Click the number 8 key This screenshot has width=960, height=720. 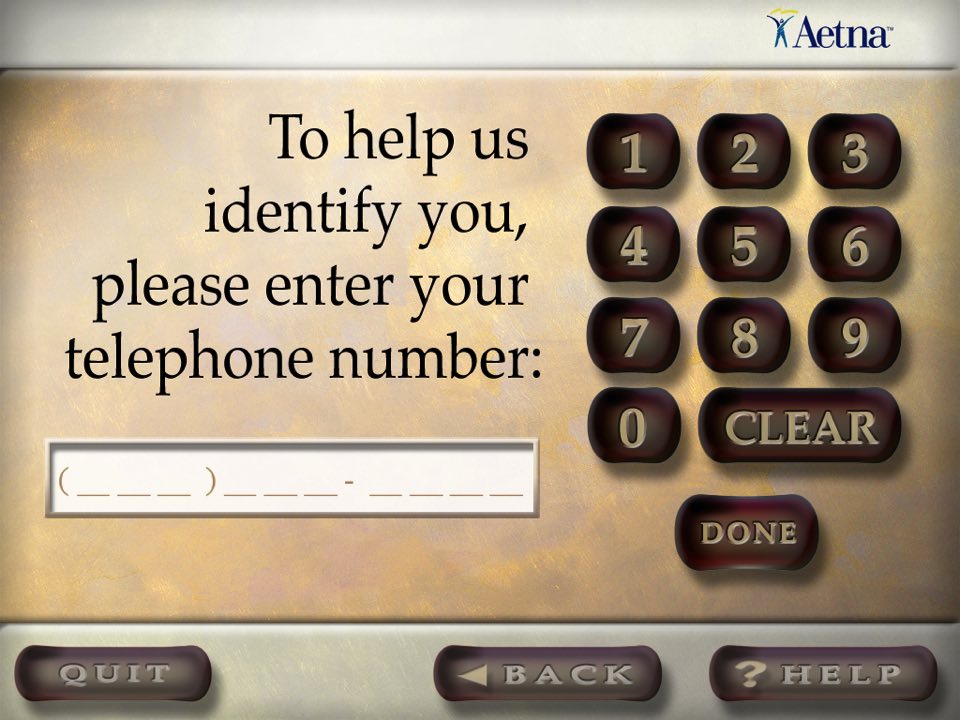pos(743,336)
